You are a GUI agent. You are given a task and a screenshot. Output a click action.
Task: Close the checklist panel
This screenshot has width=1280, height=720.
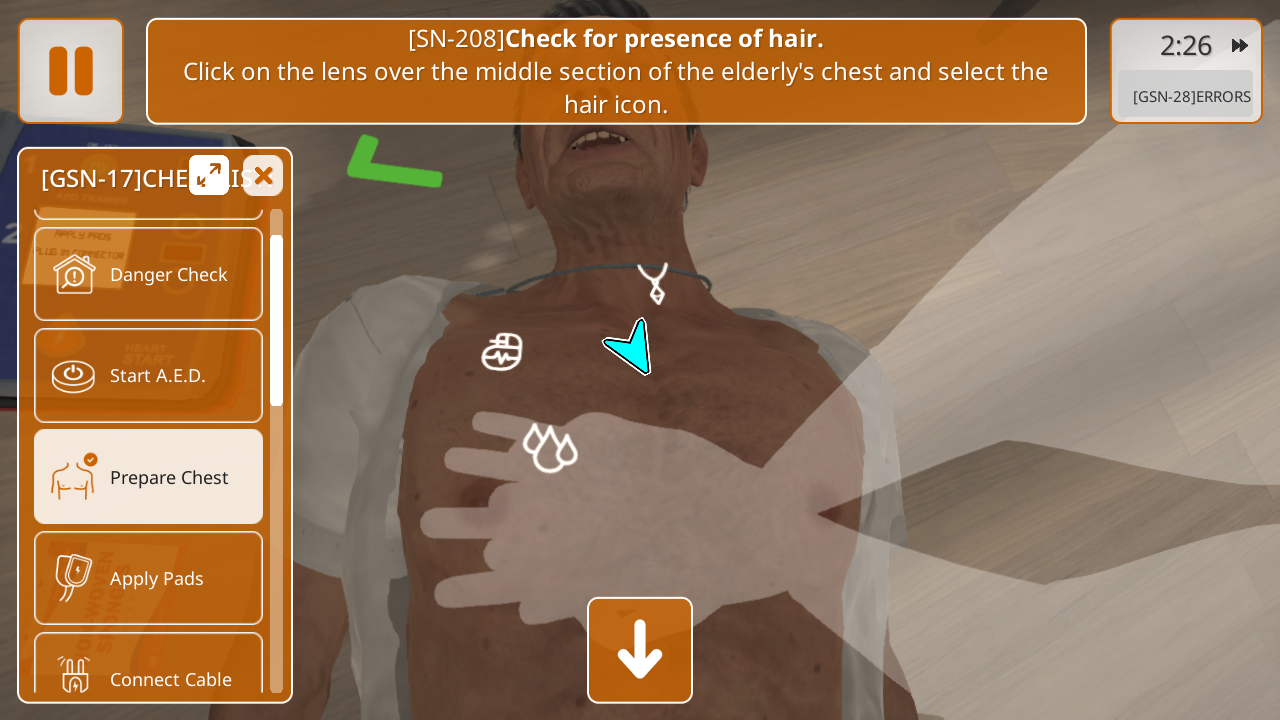263,175
